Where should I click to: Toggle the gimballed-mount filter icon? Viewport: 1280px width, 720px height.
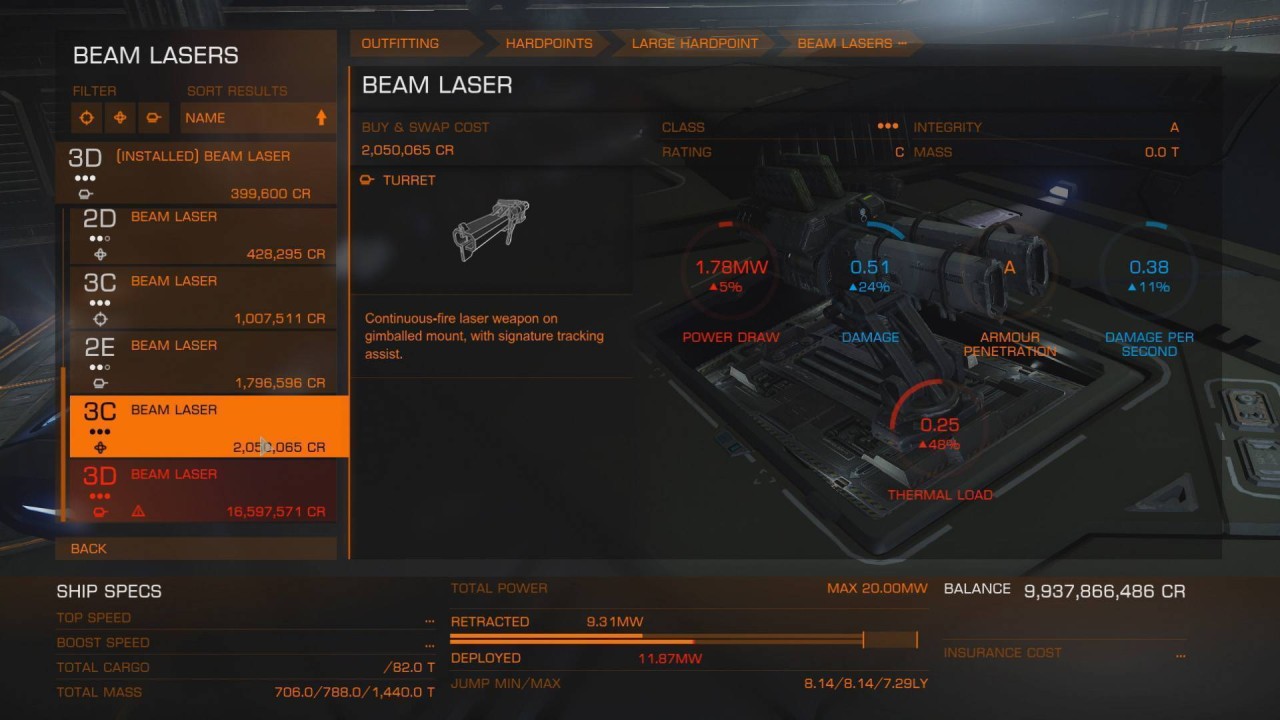pos(120,118)
